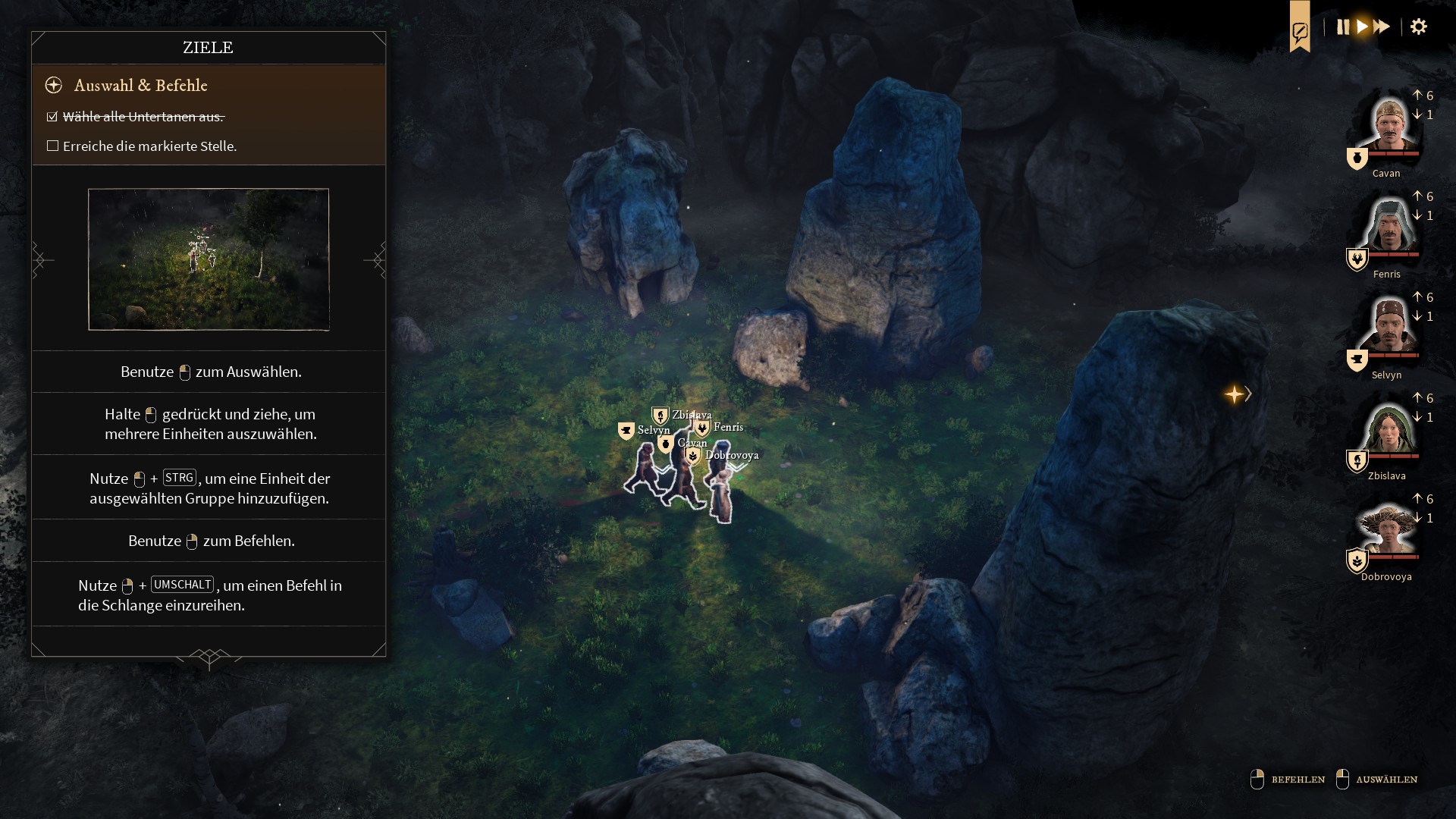Screen dimensions: 1456x819
Task: Show the previous tutorial image
Action: (x=42, y=260)
